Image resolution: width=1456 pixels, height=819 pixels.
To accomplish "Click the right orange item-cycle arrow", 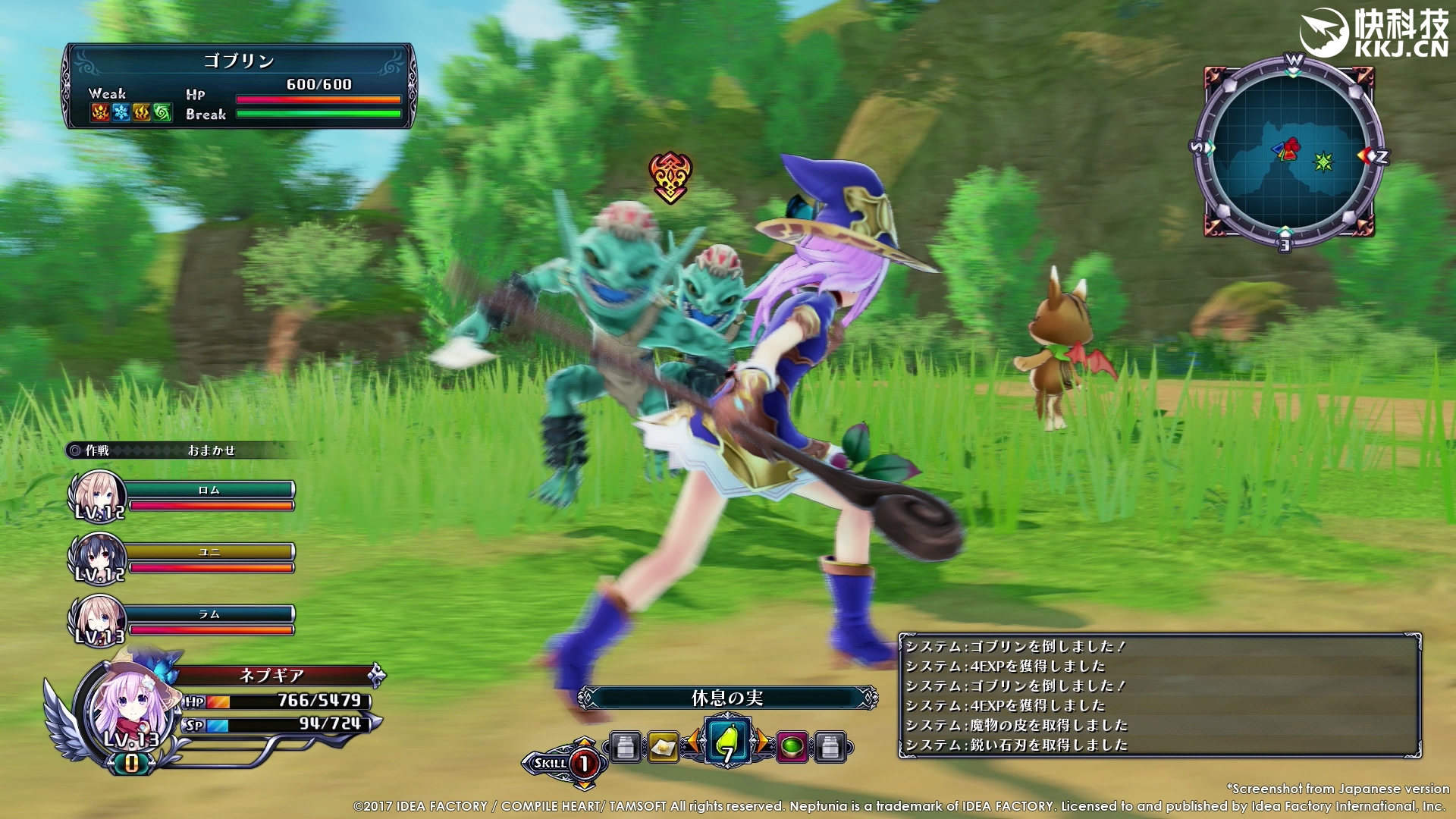I will [761, 743].
